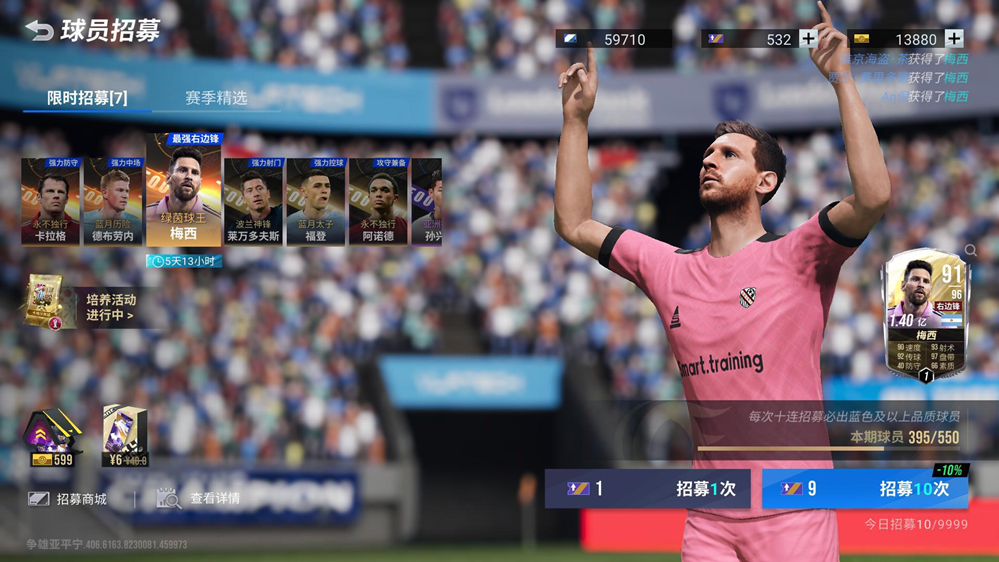Click the magnifier icon above Messi card
Viewport: 999px width, 562px height.
[971, 250]
